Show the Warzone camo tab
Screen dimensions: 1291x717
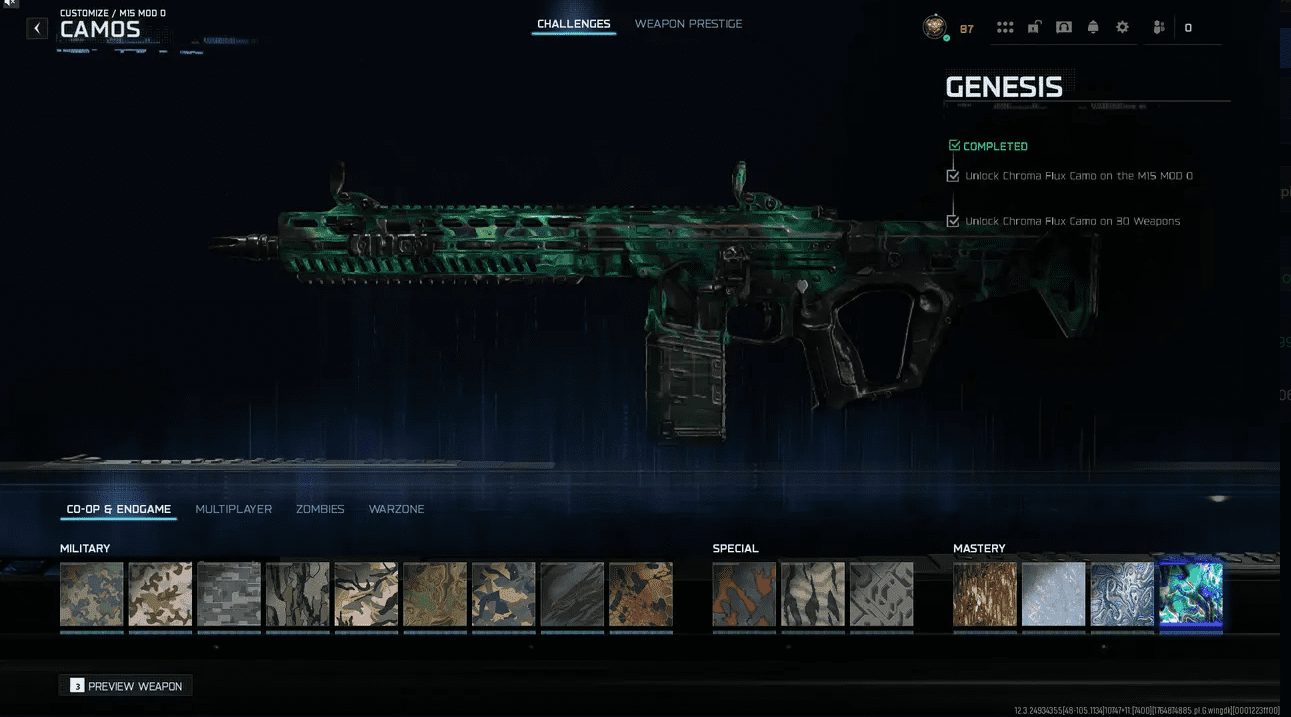pyautogui.click(x=396, y=509)
